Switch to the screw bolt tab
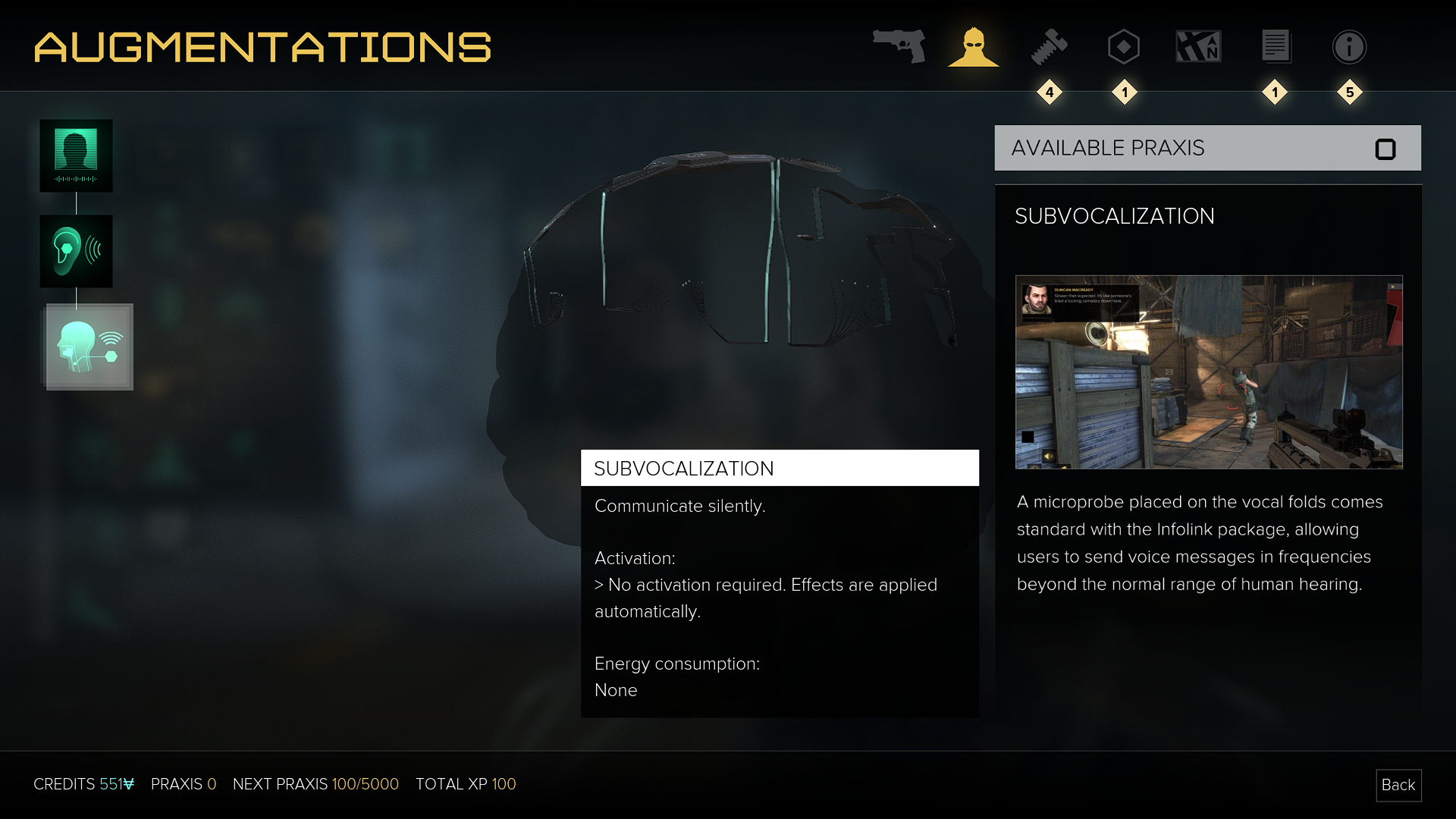The image size is (1456, 819). click(x=1049, y=47)
